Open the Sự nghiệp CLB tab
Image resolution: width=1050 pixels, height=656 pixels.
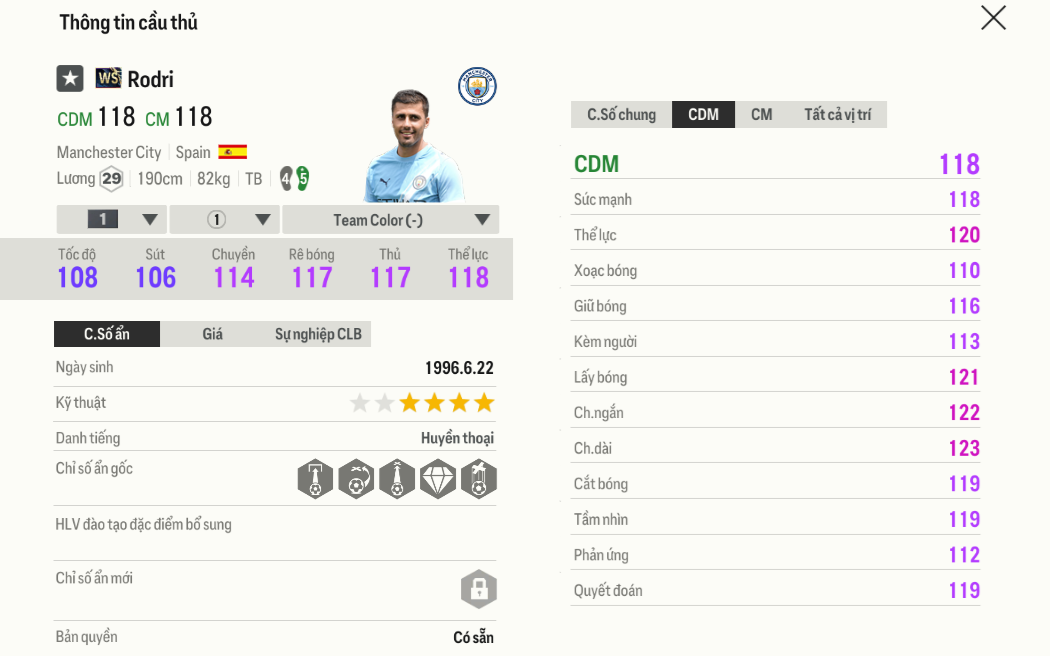point(318,334)
